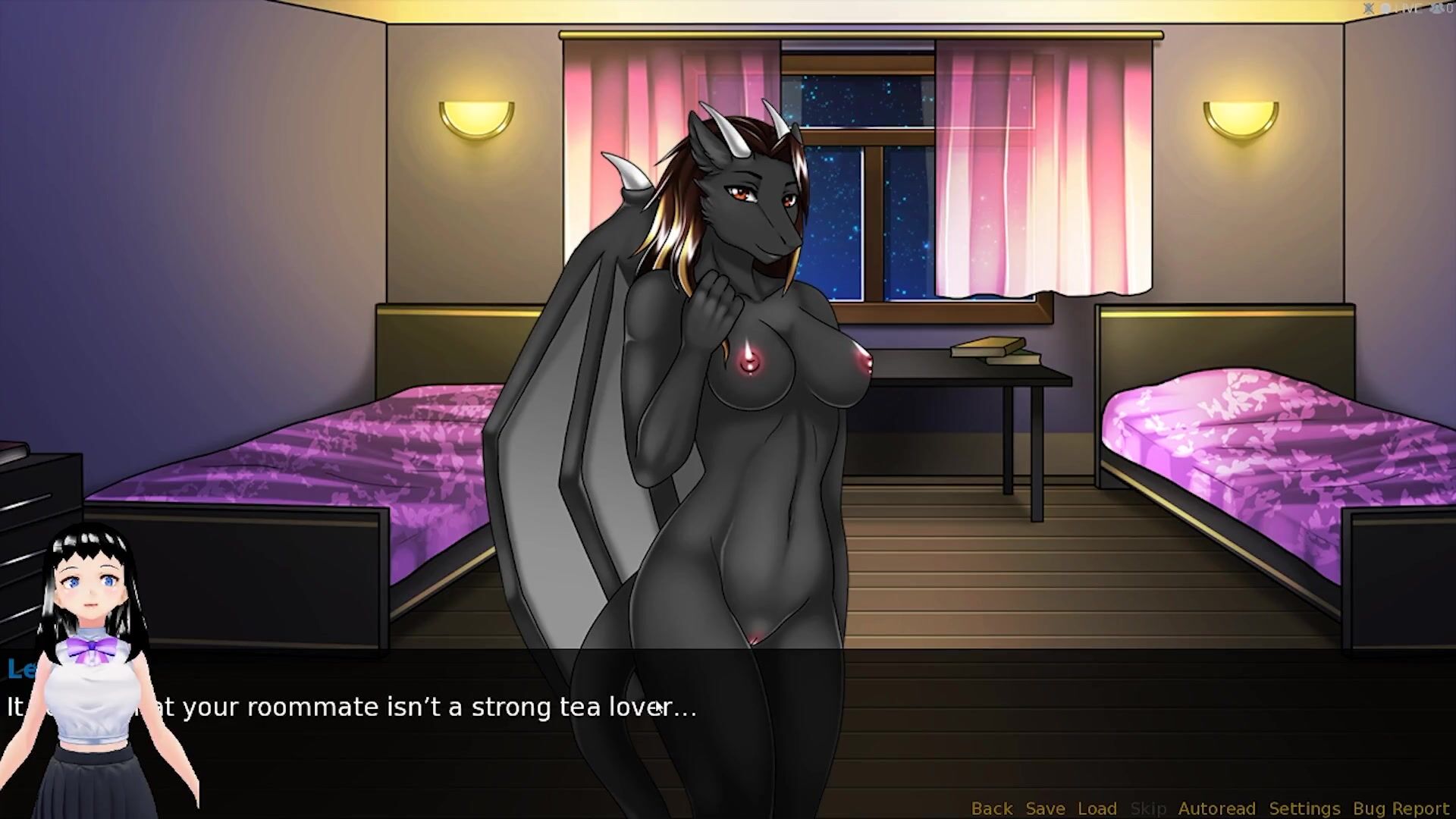Open the Load menu
1456x819 pixels.
point(1097,808)
